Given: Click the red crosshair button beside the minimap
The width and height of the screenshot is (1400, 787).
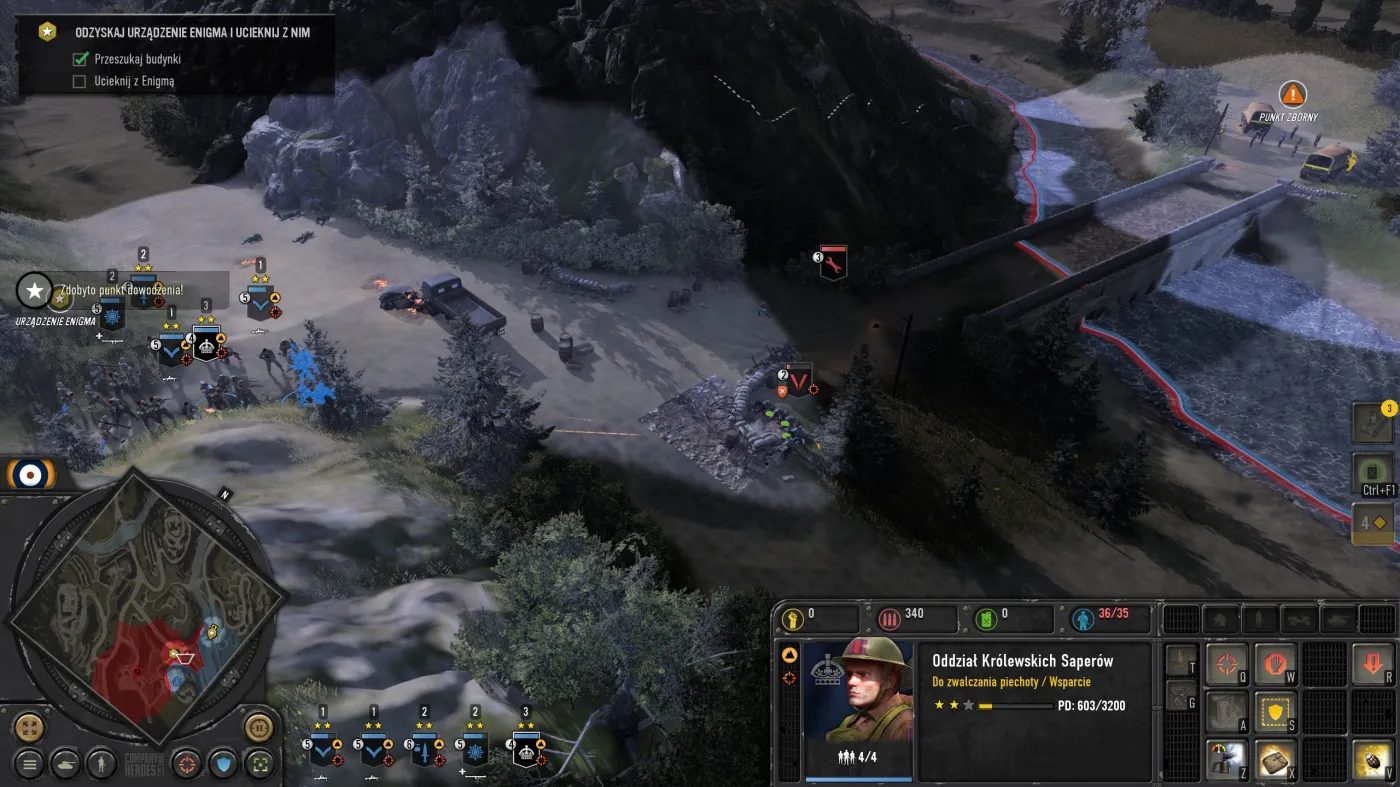Looking at the screenshot, I should [186, 765].
